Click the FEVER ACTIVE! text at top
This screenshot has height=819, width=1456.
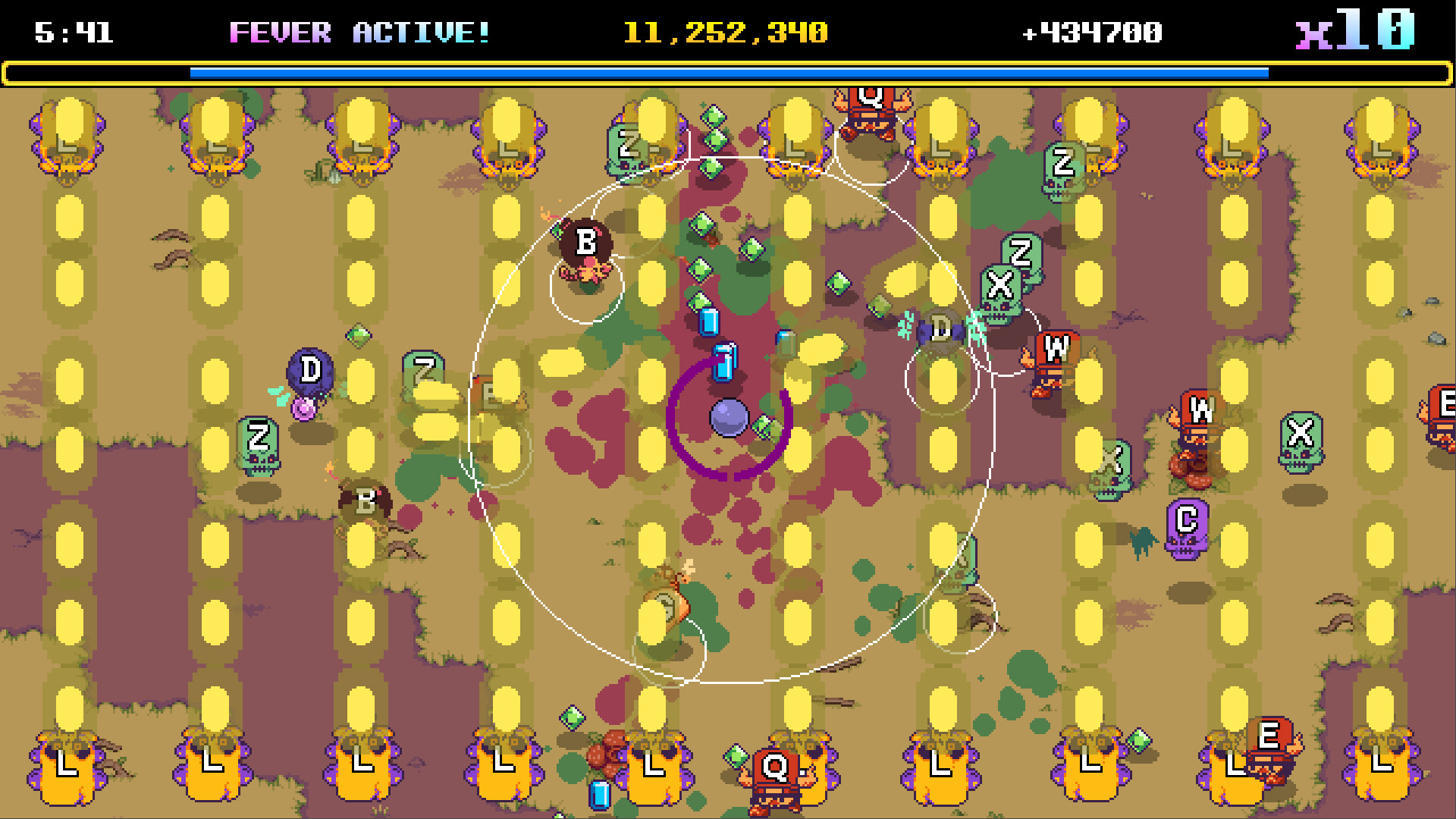click(x=356, y=32)
